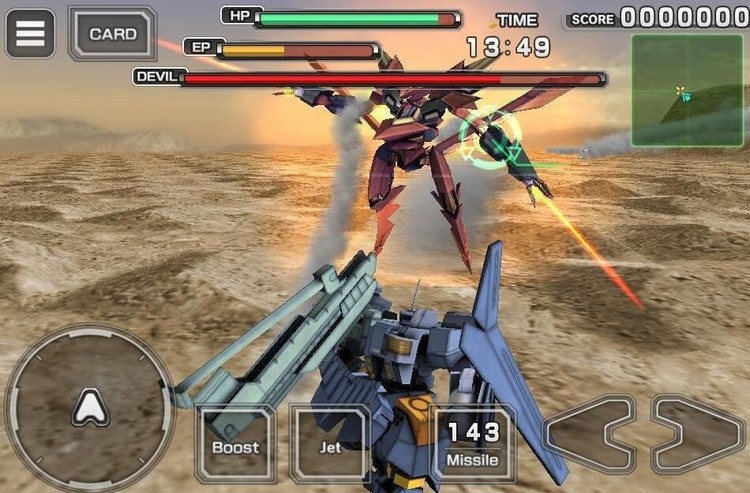Image resolution: width=750 pixels, height=493 pixels.
Task: Click the right arrow button
Action: tap(697, 435)
